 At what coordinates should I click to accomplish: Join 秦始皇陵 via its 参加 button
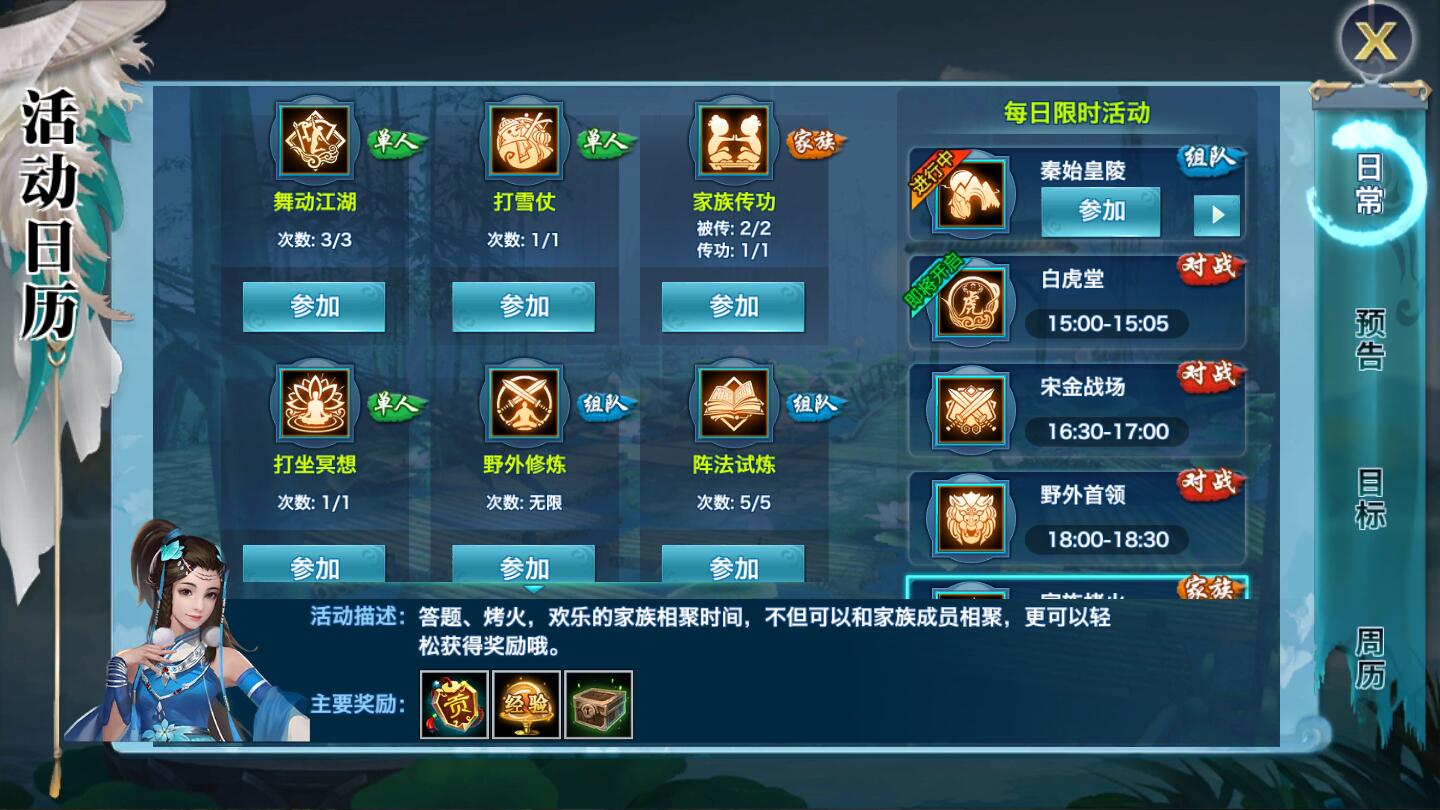pos(1100,211)
